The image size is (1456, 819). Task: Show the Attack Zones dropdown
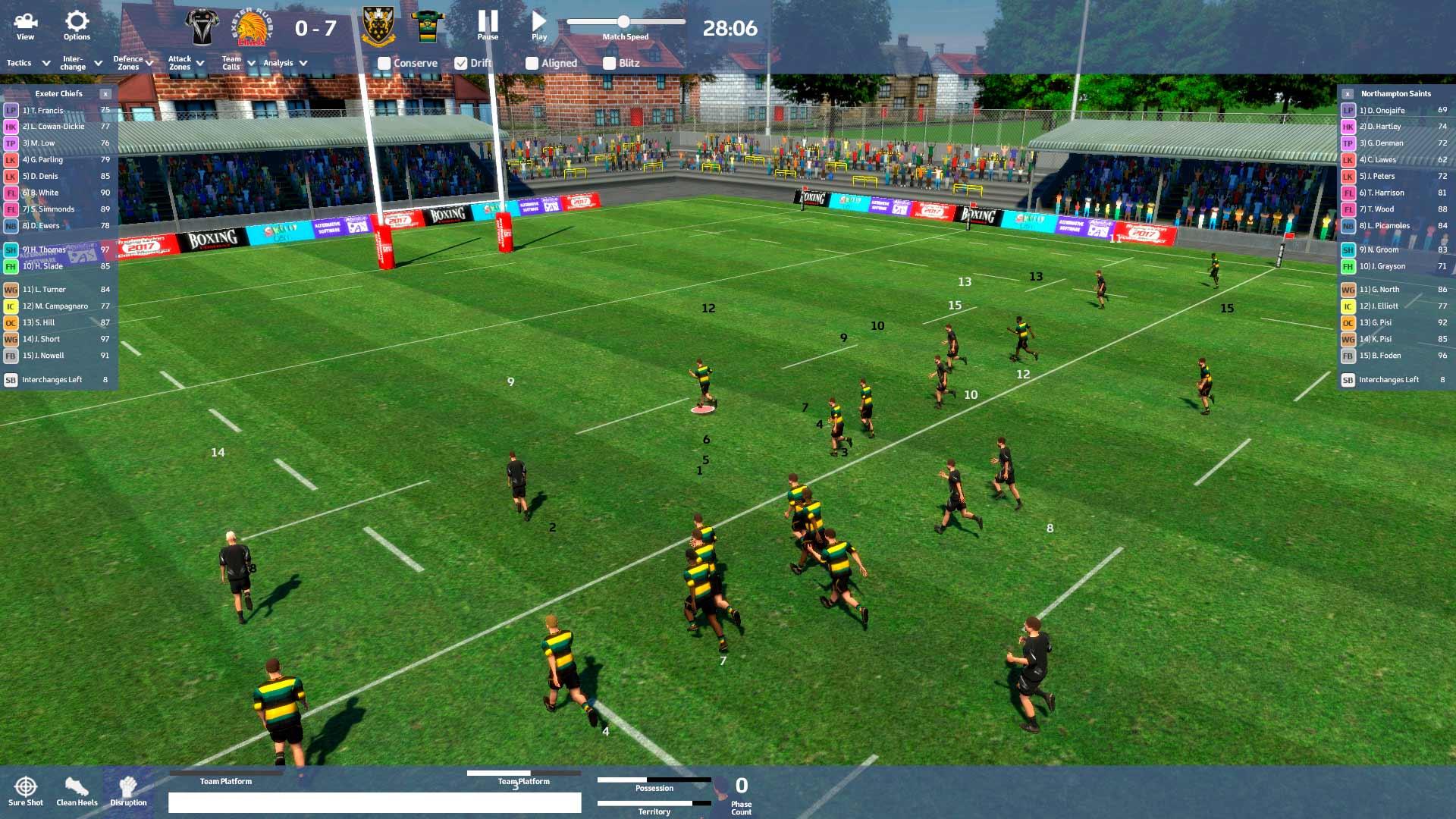click(x=186, y=63)
